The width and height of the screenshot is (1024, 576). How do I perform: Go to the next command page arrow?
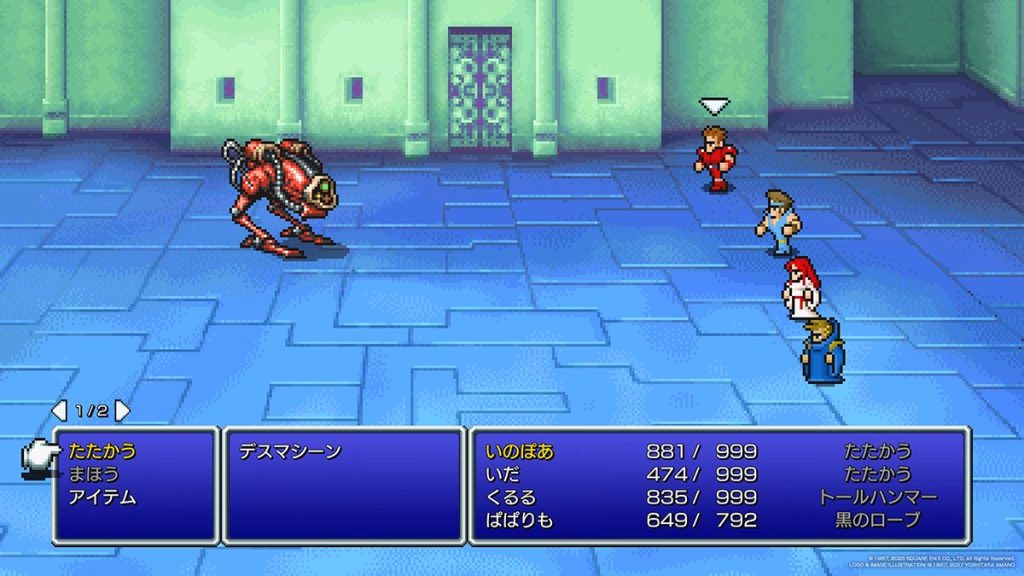point(122,411)
